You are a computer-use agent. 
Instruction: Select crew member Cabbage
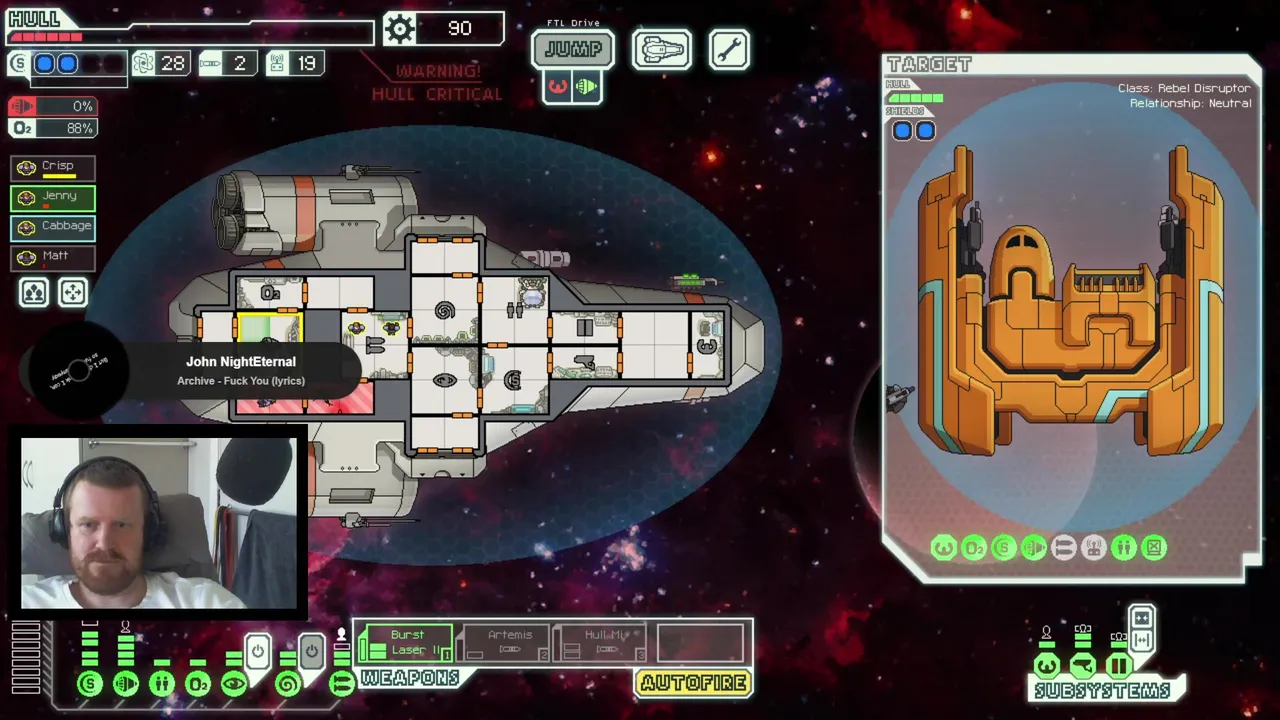point(53,227)
